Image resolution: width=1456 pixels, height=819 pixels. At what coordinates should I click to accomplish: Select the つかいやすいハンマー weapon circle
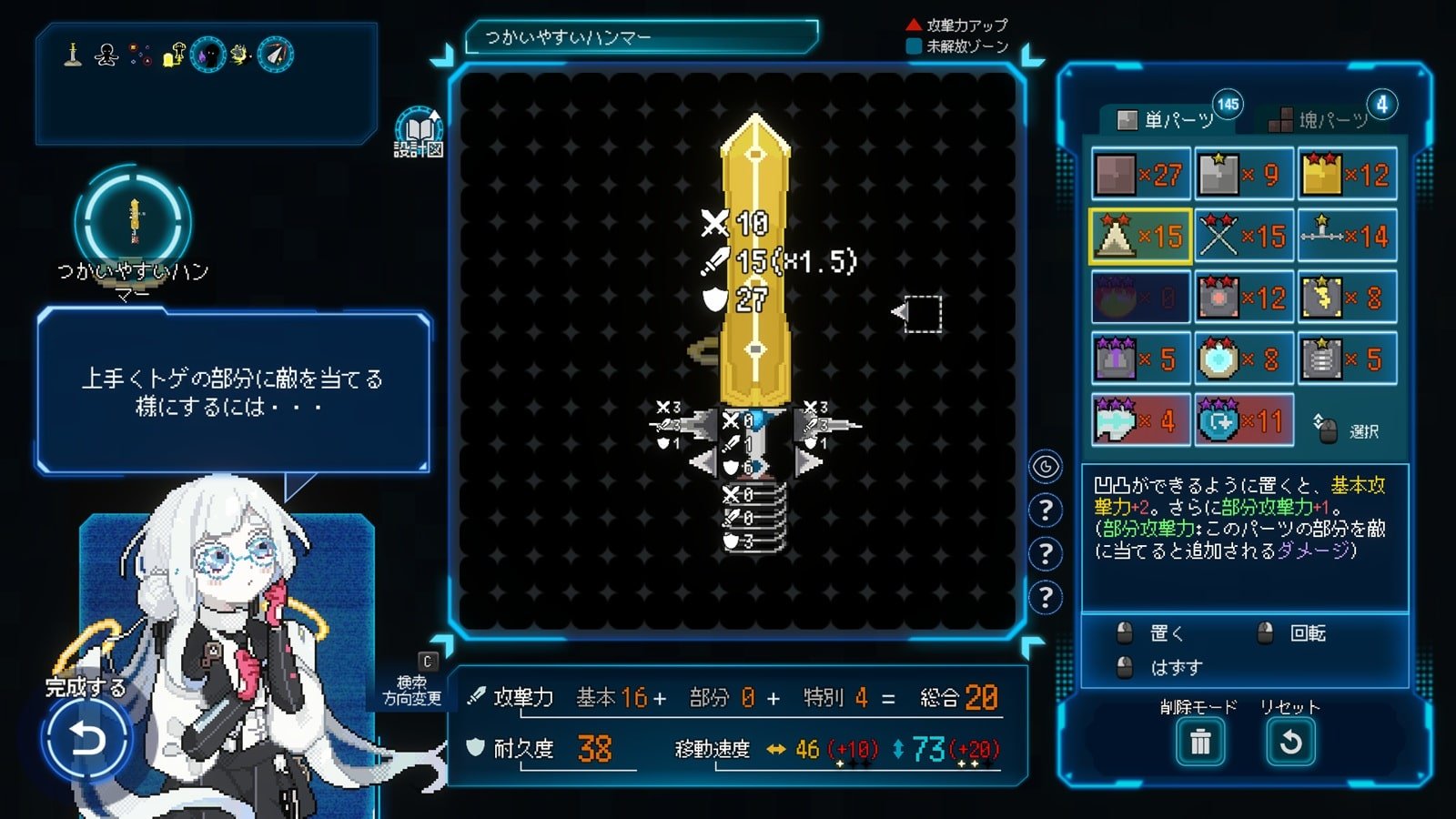tap(134, 221)
